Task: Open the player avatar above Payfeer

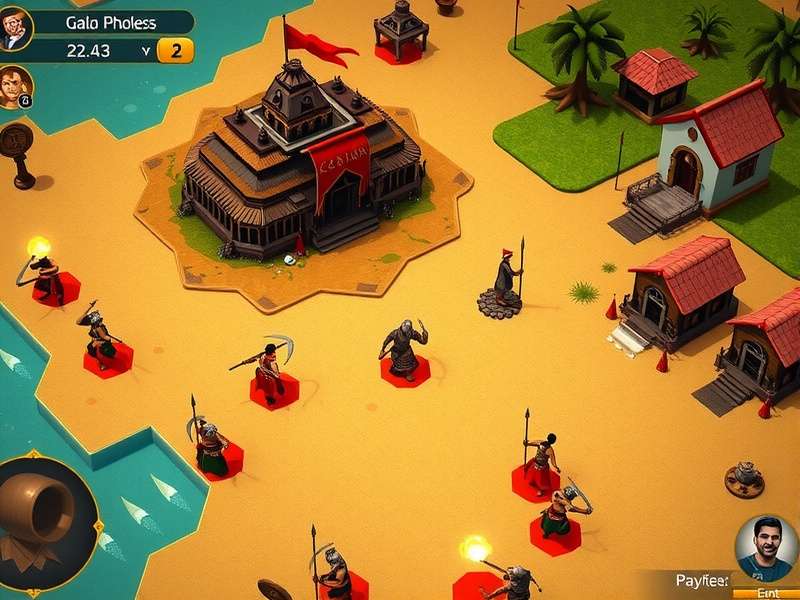Action: coord(766,547)
